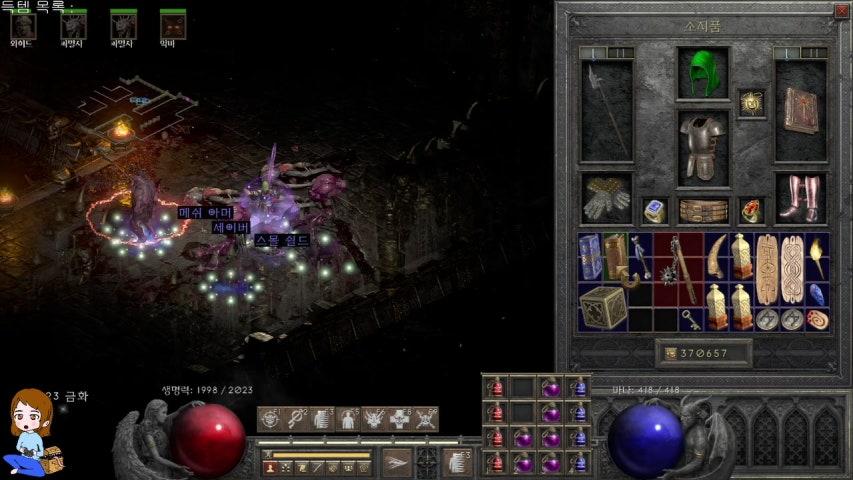The height and width of the screenshot is (480, 853).
Task: Select the blue gem ring
Action: (x=655, y=210)
